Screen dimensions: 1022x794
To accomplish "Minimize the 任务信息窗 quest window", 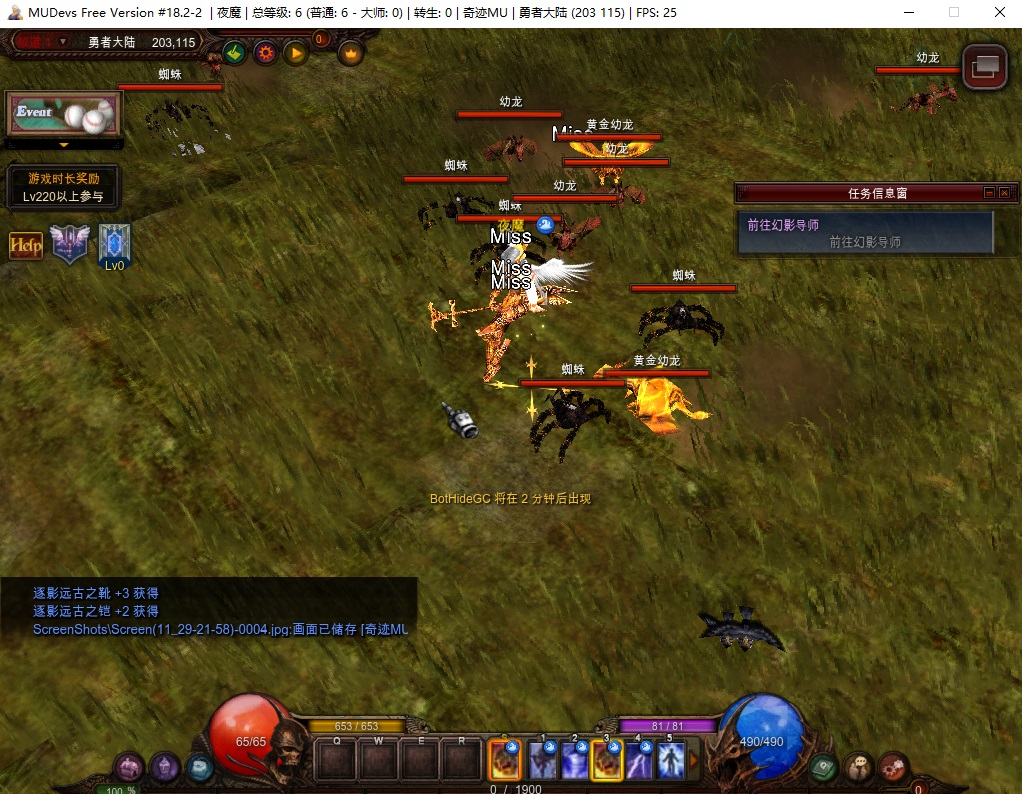I will click(989, 193).
